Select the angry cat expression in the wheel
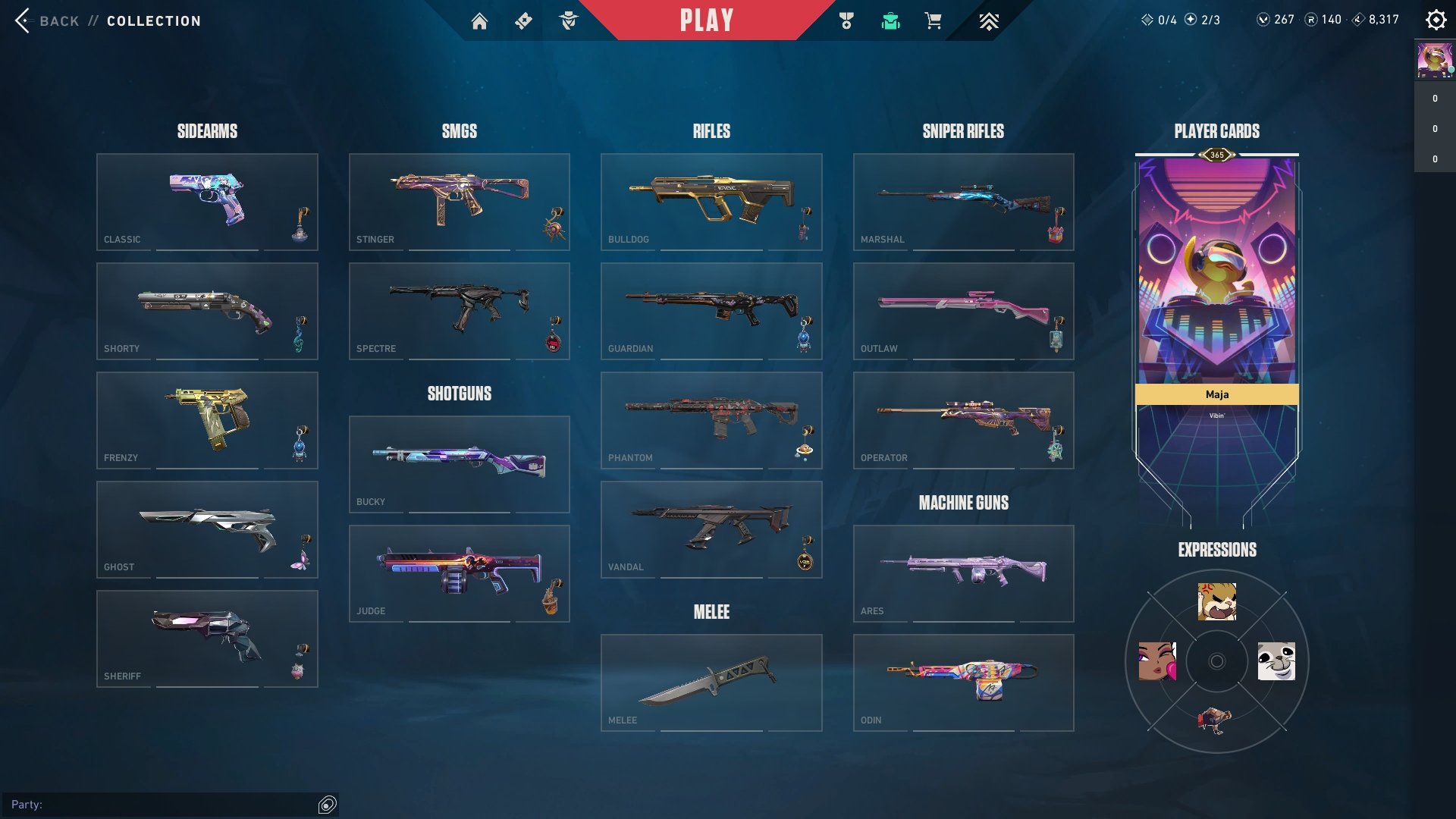 1217,601
